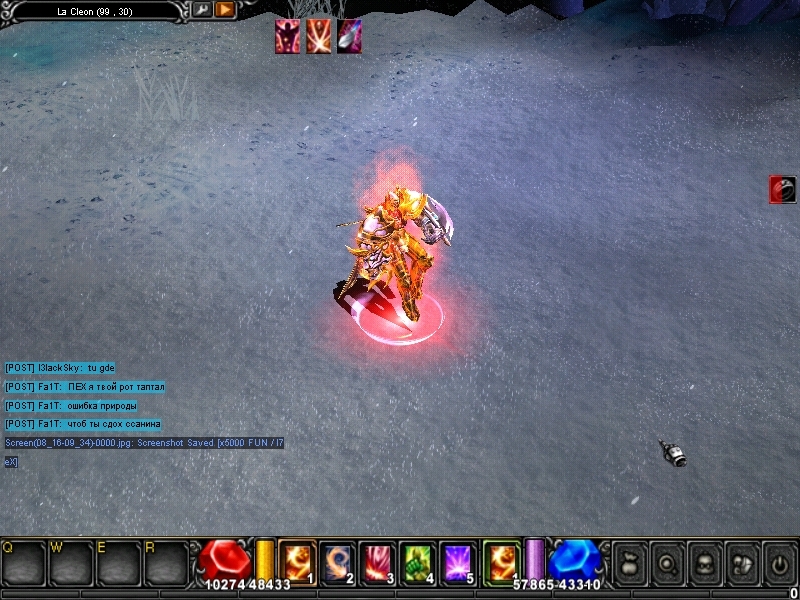The width and height of the screenshot is (800, 600).
Task: Open the wrench settings button
Action: coord(201,10)
